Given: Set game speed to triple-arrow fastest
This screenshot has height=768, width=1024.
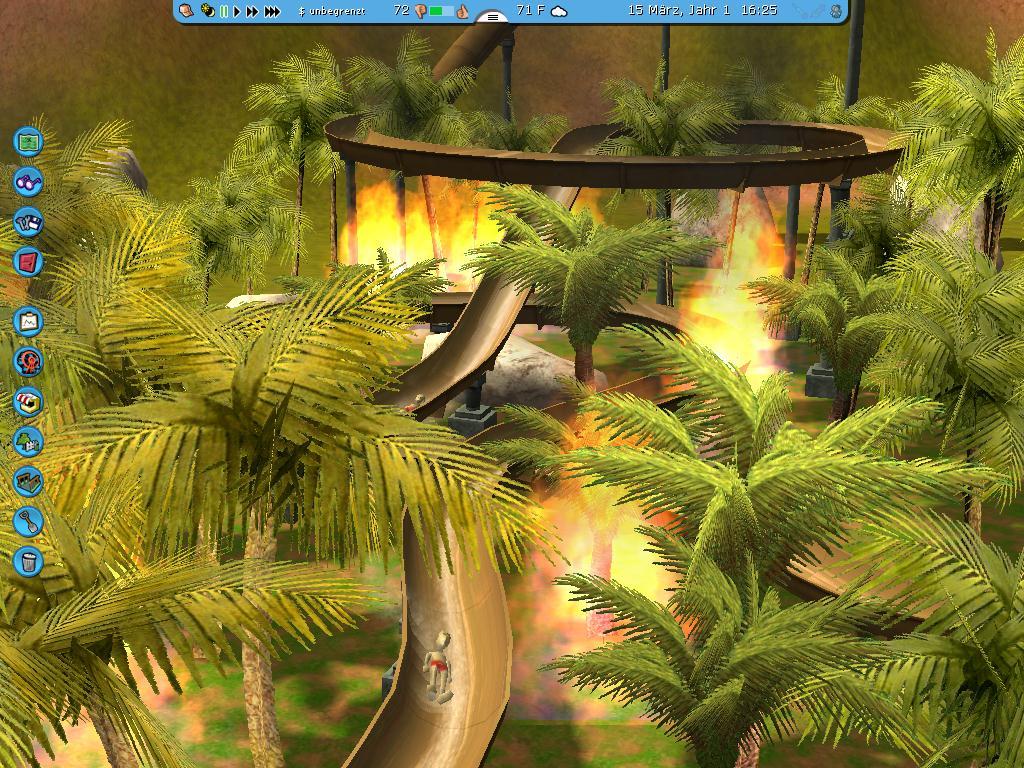Looking at the screenshot, I should coord(272,11).
